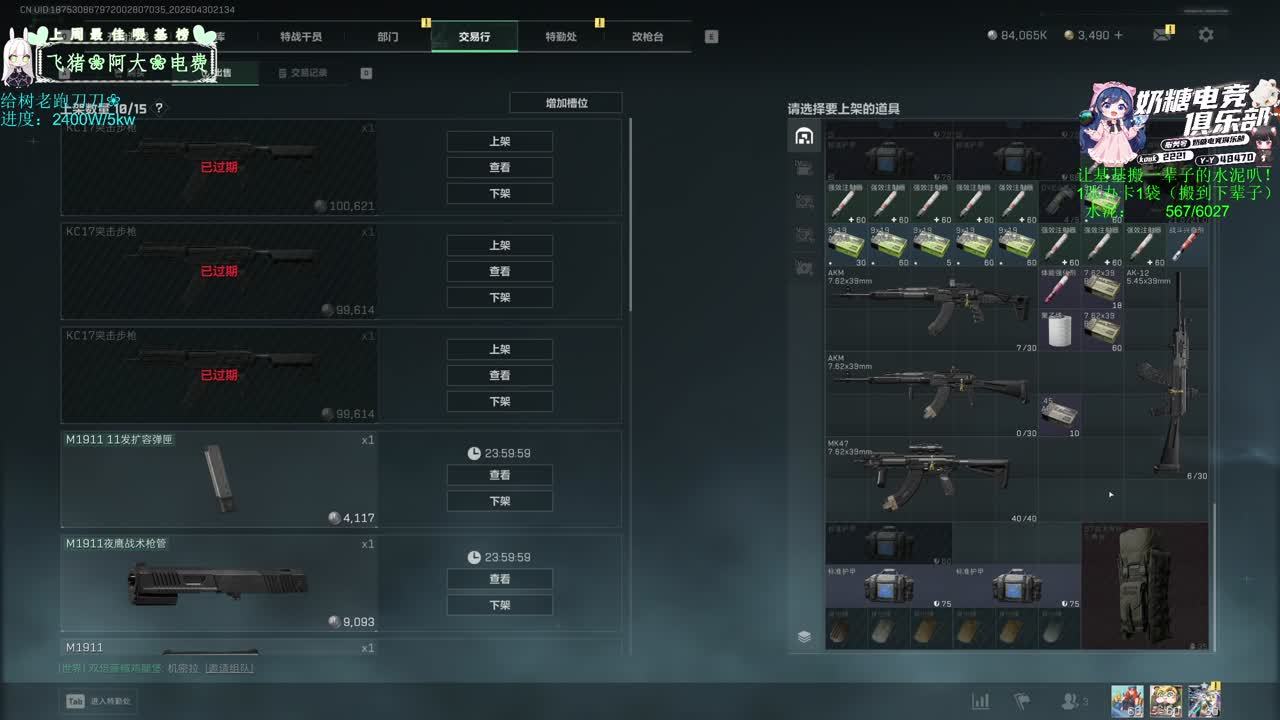The height and width of the screenshot is (720, 1280).
Task: Pick the white toilet paper roll item
Action: coord(1056,331)
